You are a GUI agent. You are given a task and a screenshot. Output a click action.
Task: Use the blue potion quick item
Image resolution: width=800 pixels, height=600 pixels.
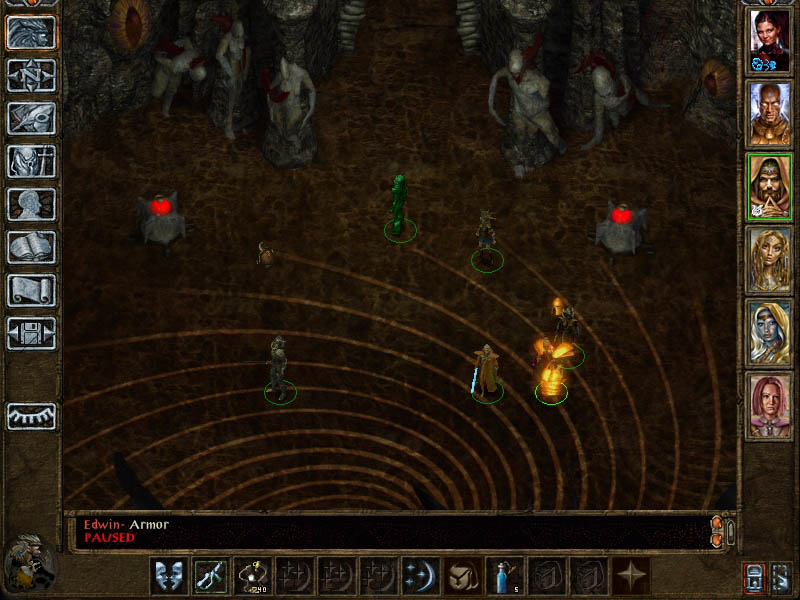click(504, 576)
